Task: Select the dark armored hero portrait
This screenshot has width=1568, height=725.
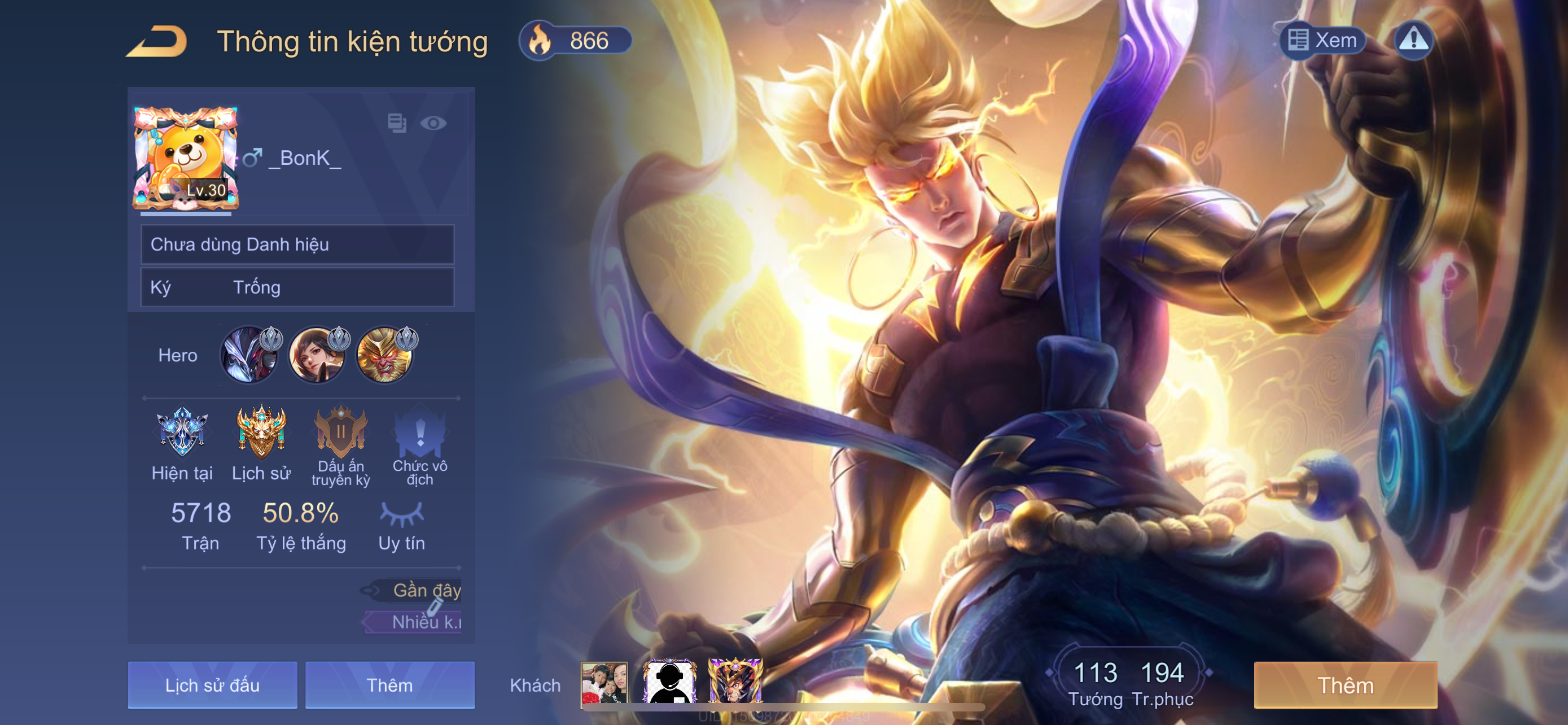Action: pos(250,356)
